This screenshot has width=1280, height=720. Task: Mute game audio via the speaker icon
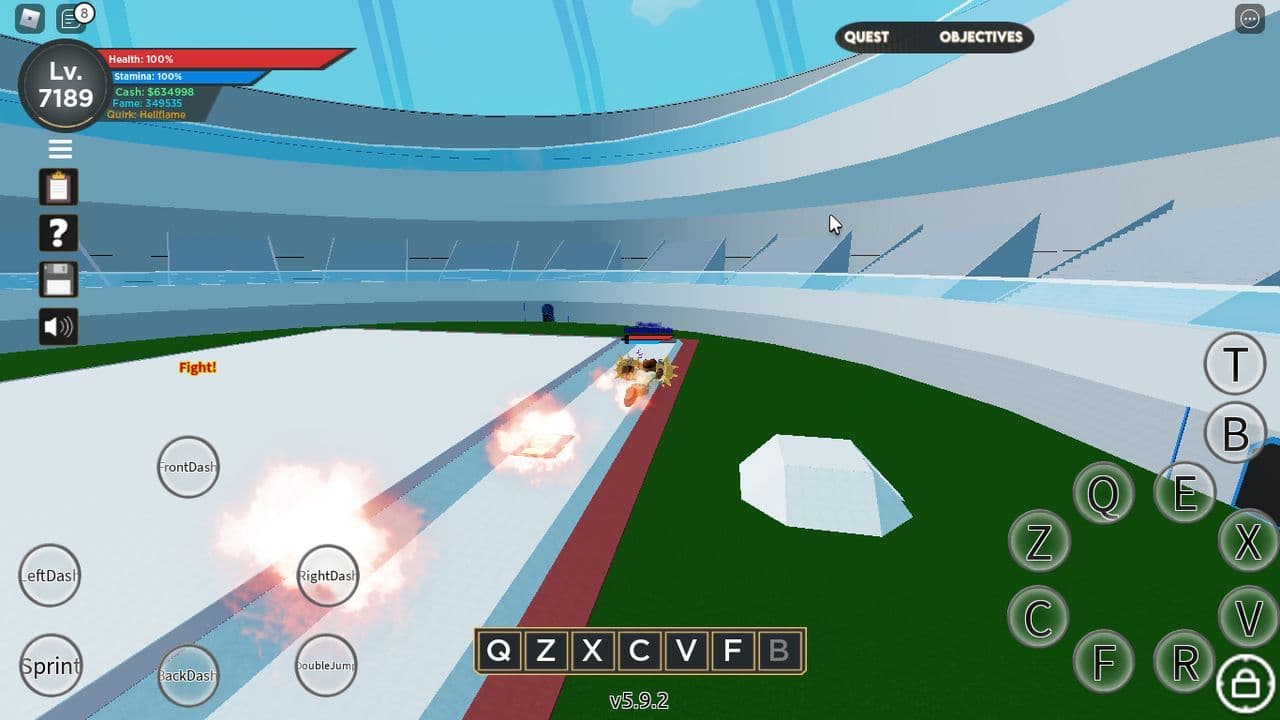tap(59, 326)
